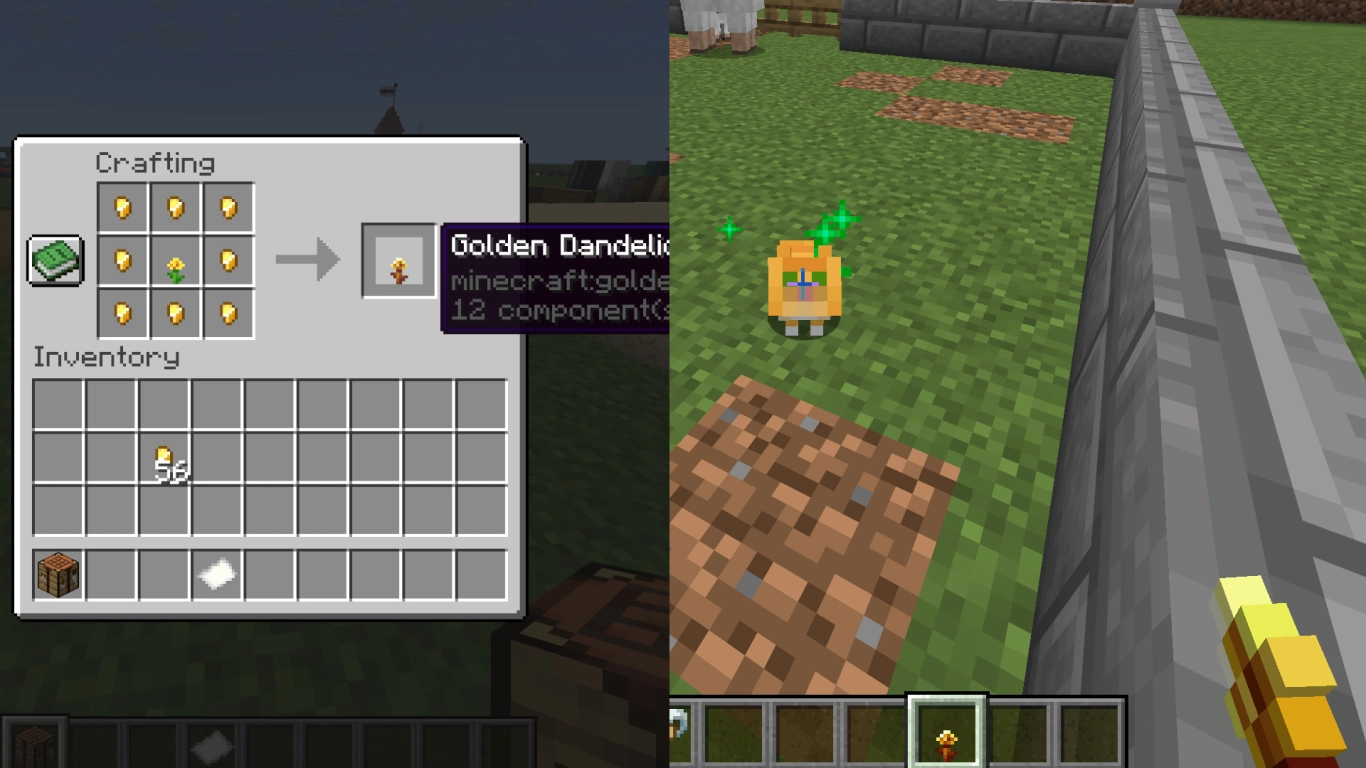Click the arrow between crafting grid and output
Image resolution: width=1366 pixels, height=768 pixels.
pyautogui.click(x=310, y=260)
